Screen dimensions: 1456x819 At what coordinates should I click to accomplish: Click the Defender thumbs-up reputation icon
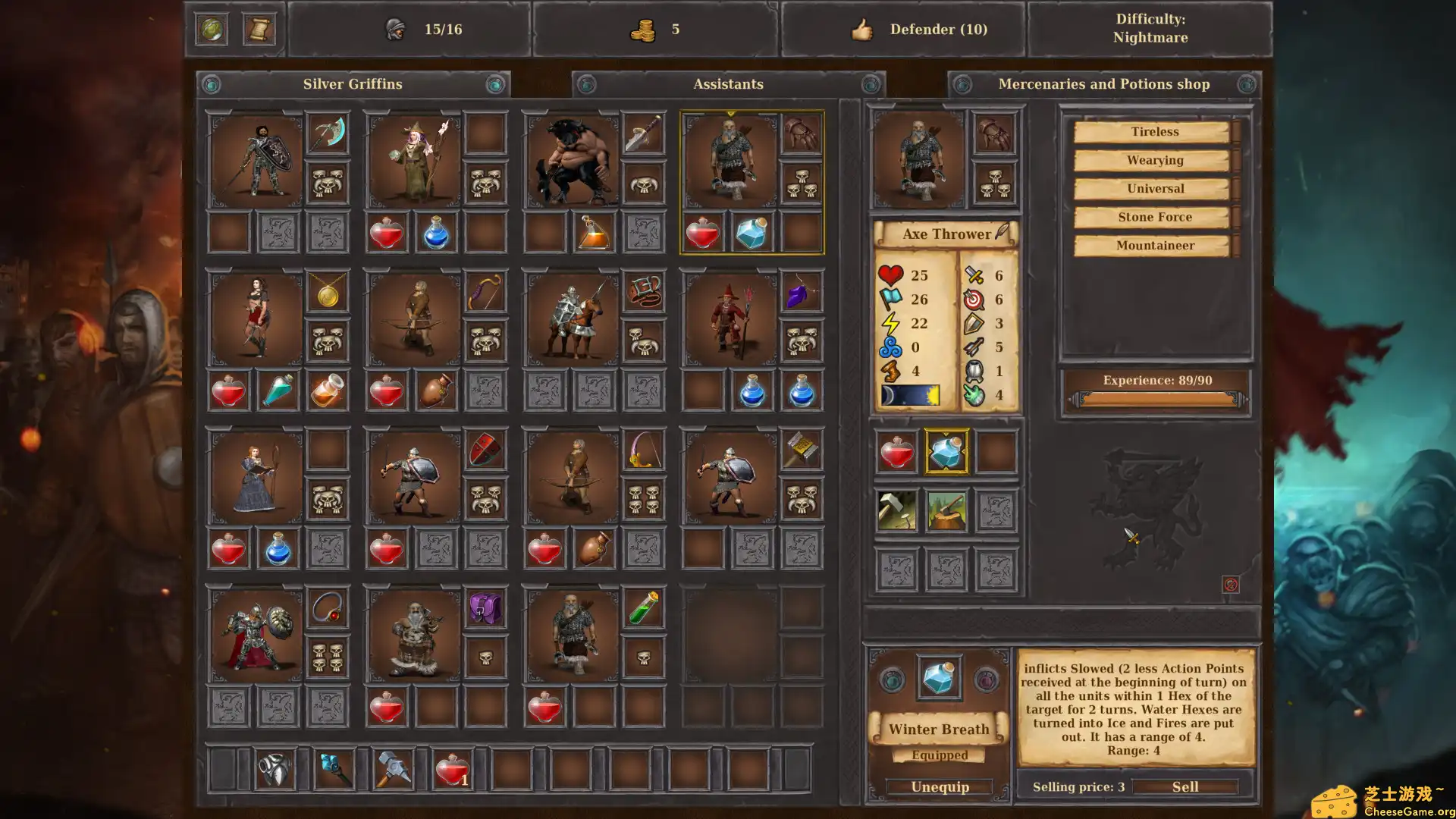tap(863, 30)
